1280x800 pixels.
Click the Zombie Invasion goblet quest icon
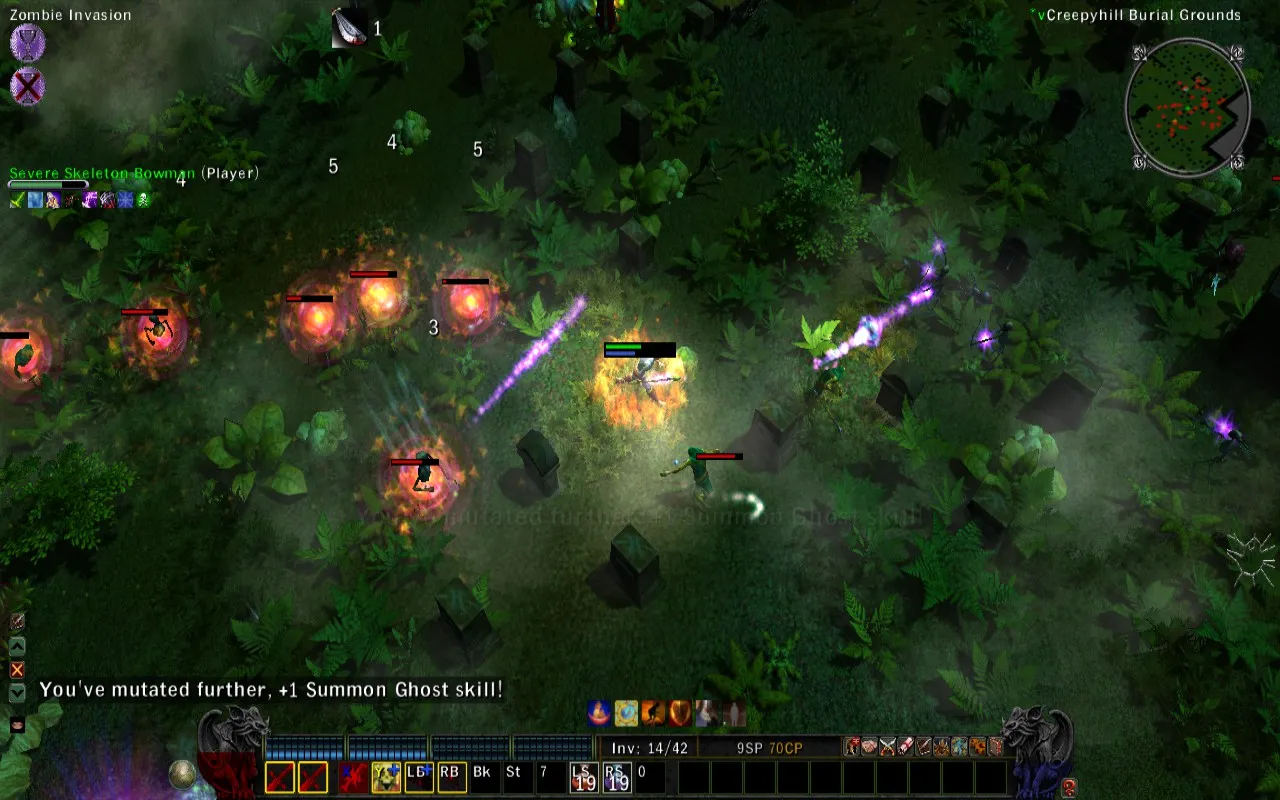[x=27, y=44]
